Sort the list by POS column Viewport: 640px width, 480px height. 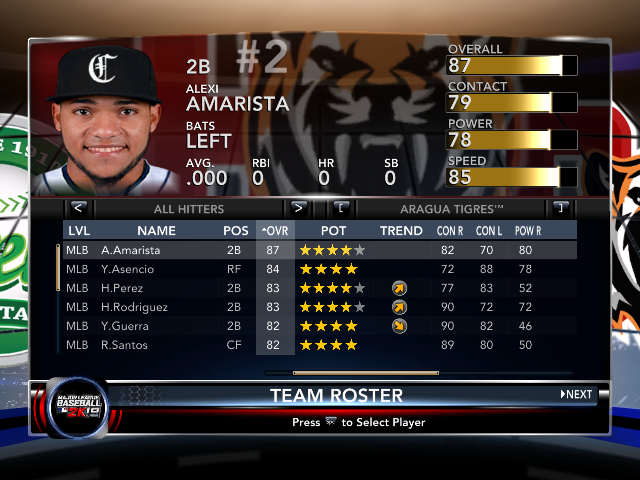click(x=236, y=230)
